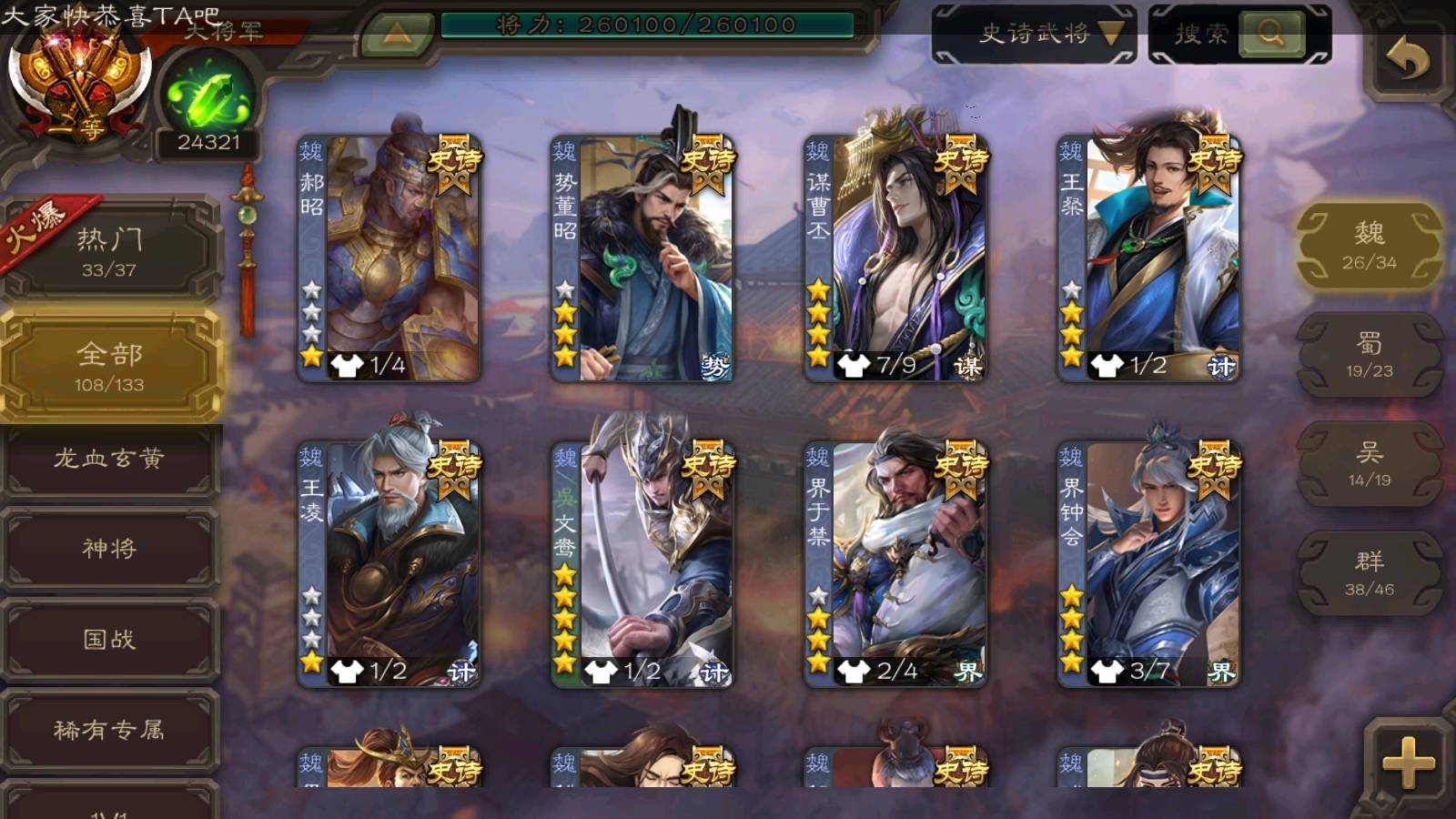
Task: Switch to the 热门 category tab
Action: tap(109, 251)
